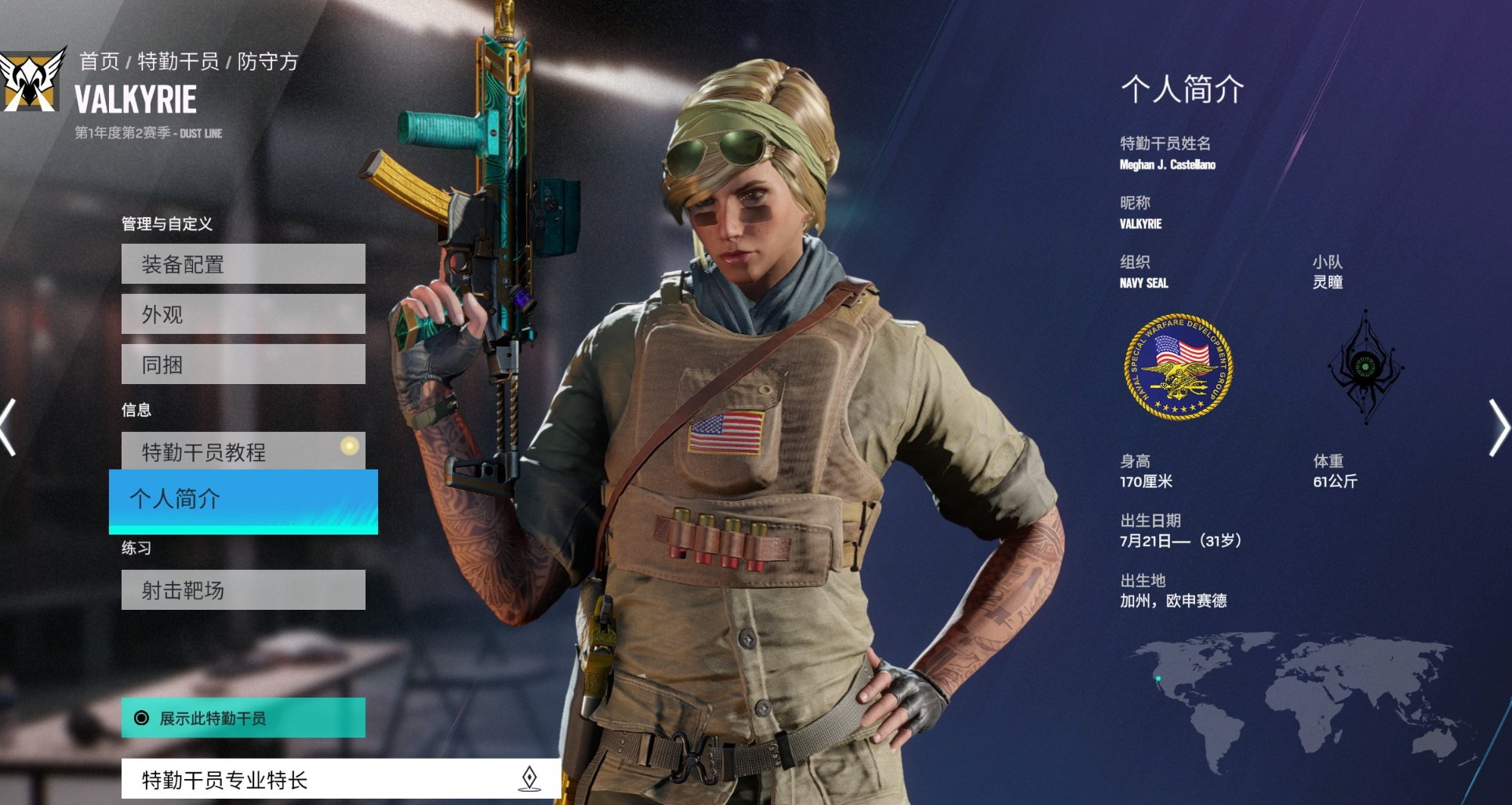Open the 防守方 defenders breadcrumb
1512x805 pixels.
tap(268, 61)
